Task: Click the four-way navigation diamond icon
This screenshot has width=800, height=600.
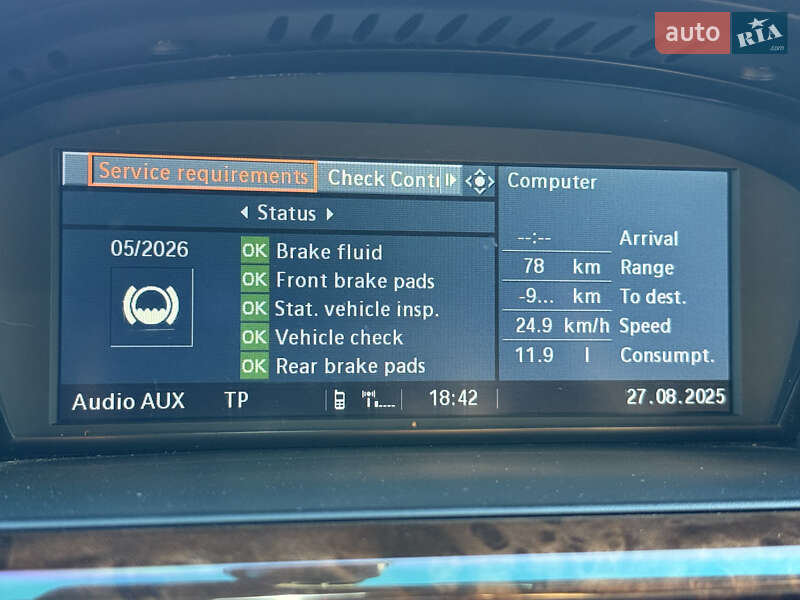Action: click(480, 182)
